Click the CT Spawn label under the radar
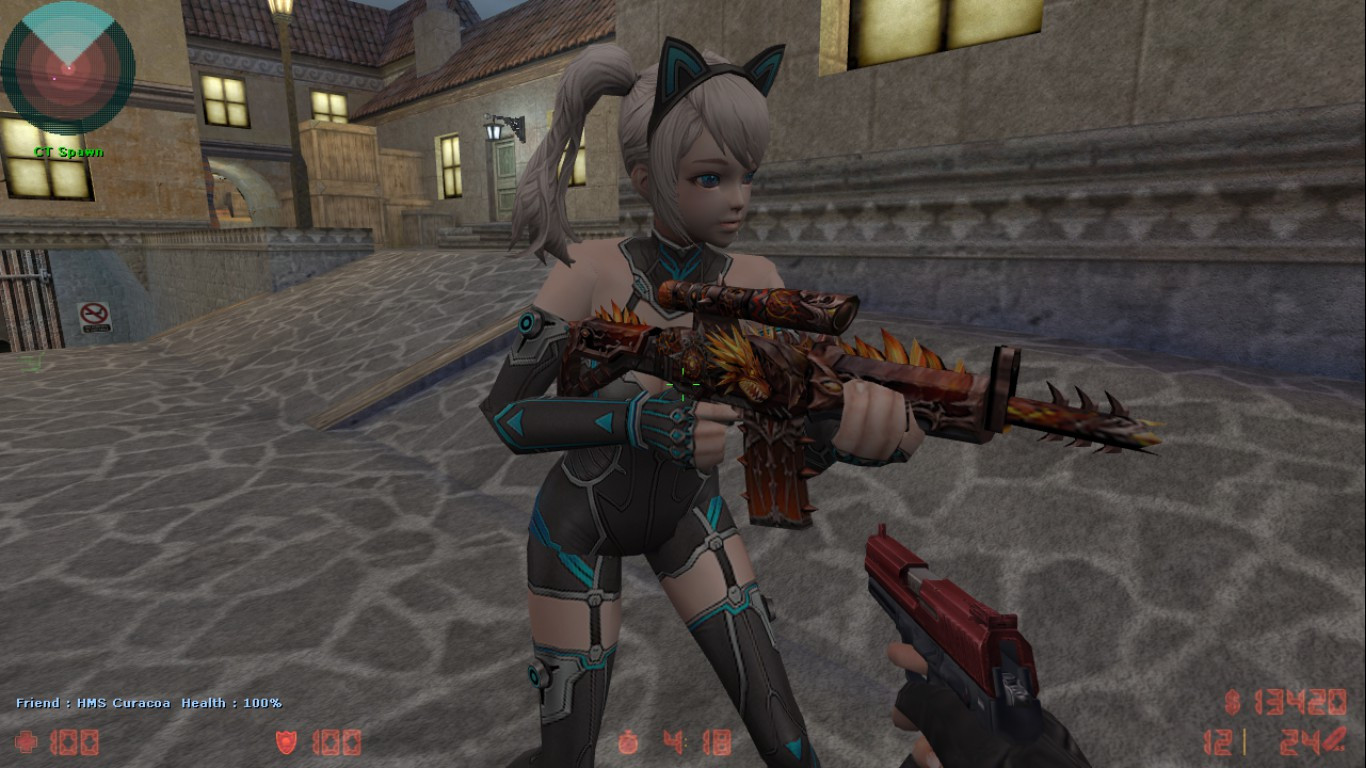 tap(69, 152)
